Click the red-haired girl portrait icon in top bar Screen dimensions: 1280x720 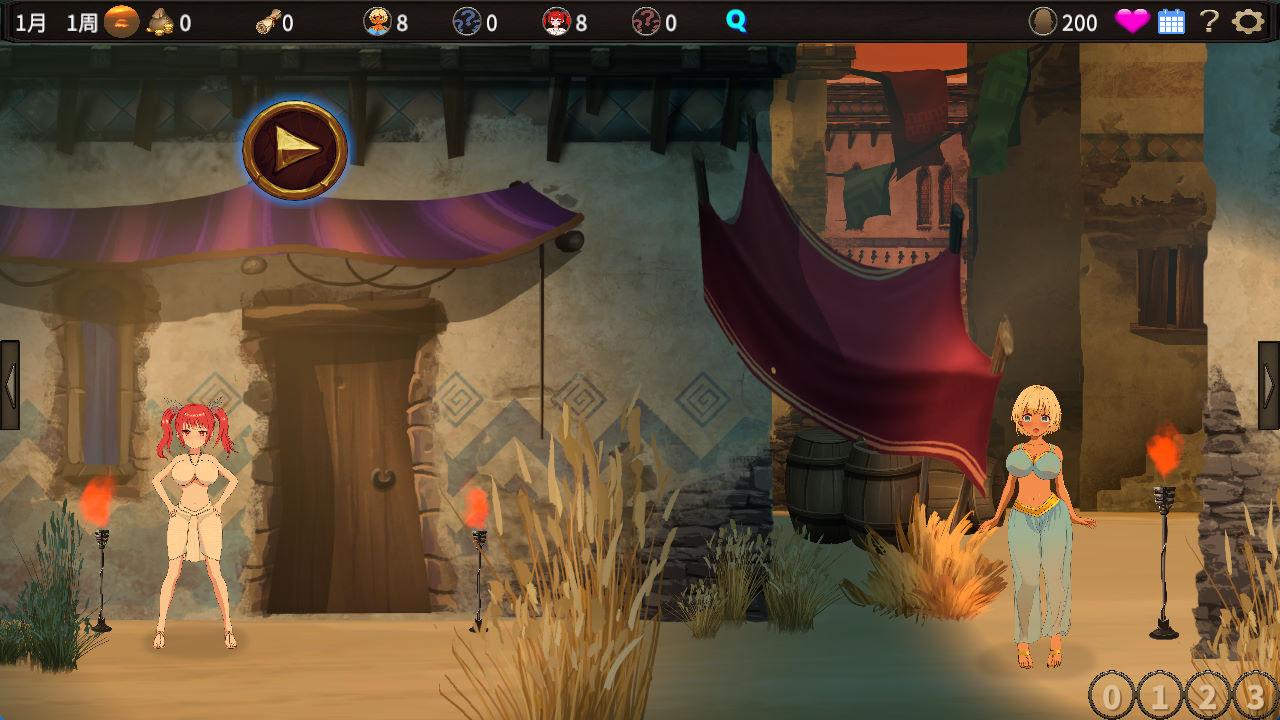click(x=556, y=22)
